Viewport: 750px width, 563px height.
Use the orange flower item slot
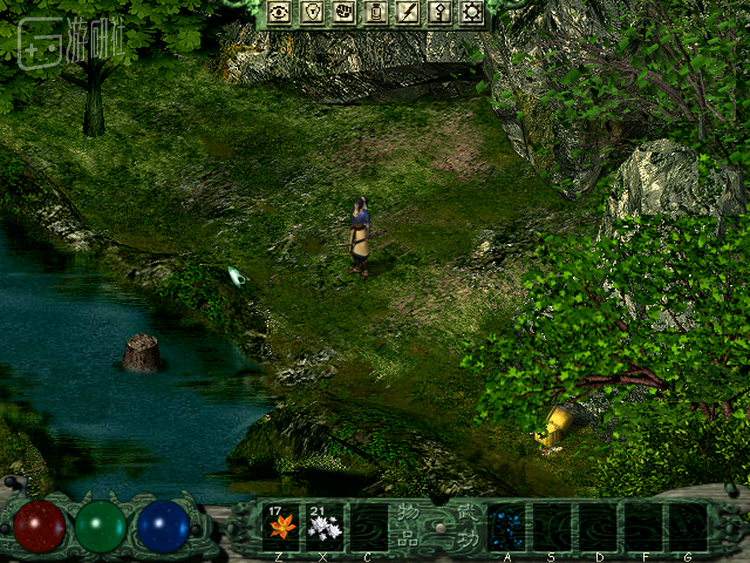tap(280, 525)
